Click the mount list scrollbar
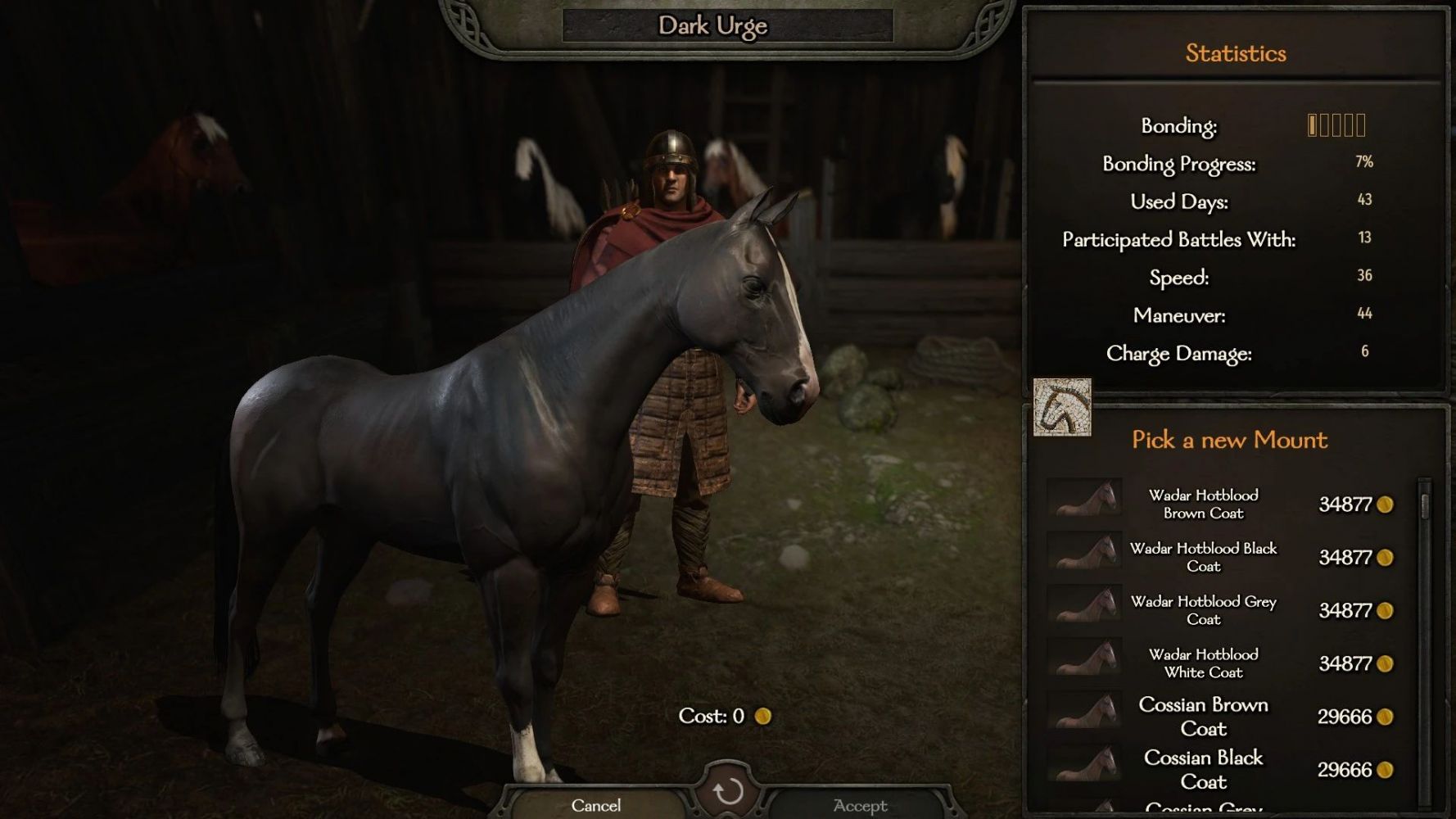This screenshot has width=1456, height=819. pyautogui.click(x=1425, y=505)
